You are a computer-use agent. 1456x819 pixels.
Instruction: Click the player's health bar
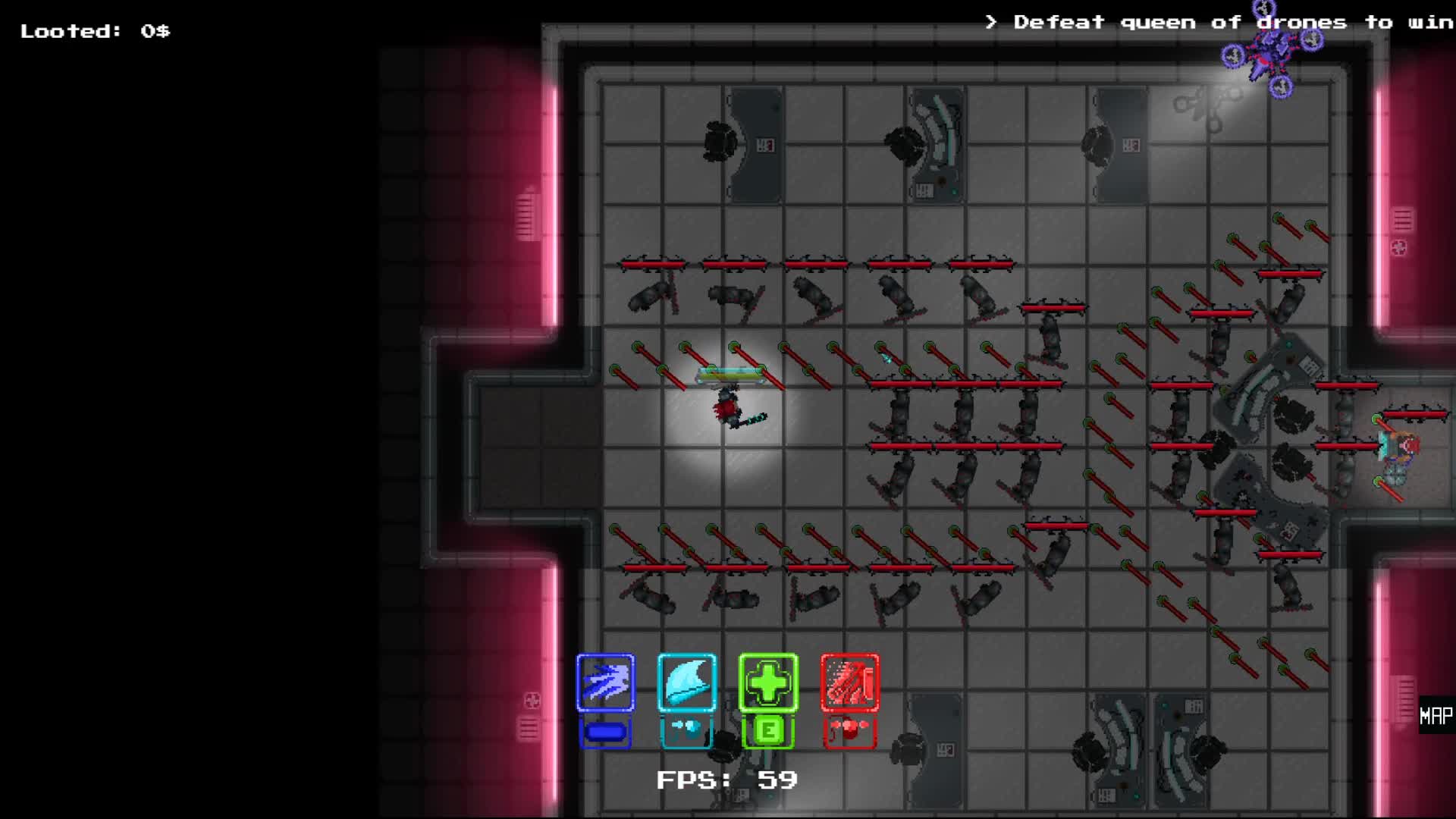pyautogui.click(x=726, y=373)
